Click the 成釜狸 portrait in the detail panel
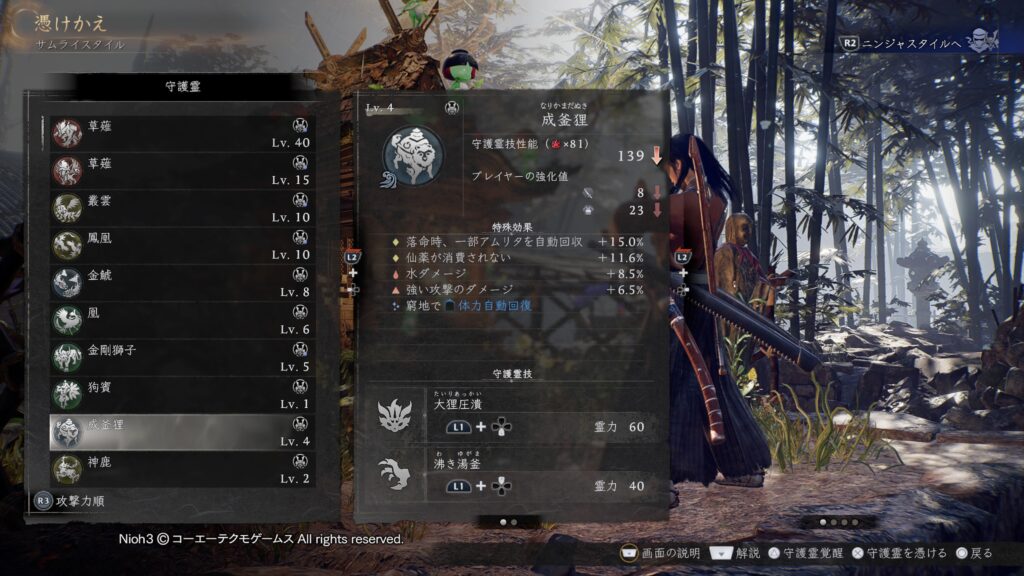This screenshot has width=1024, height=576. tap(412, 156)
